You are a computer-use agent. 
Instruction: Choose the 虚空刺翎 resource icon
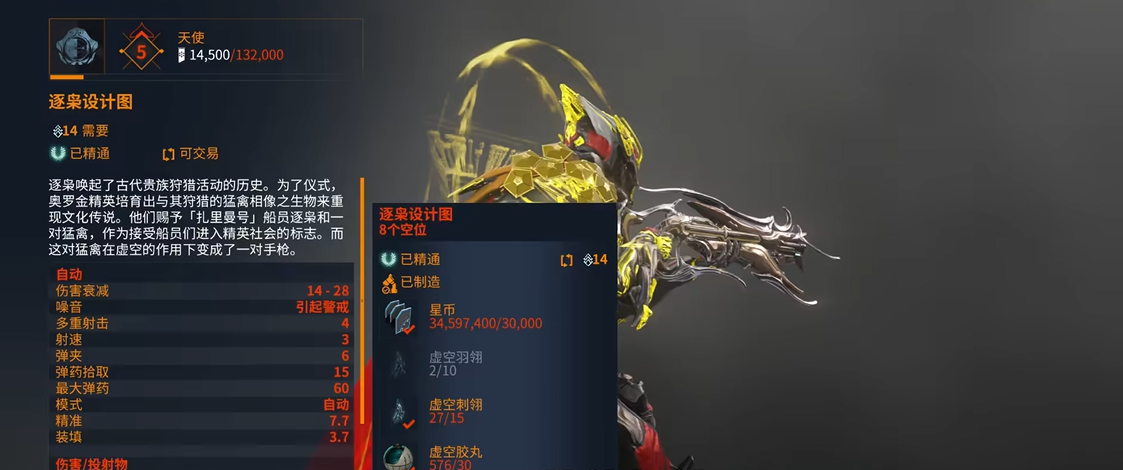point(401,411)
